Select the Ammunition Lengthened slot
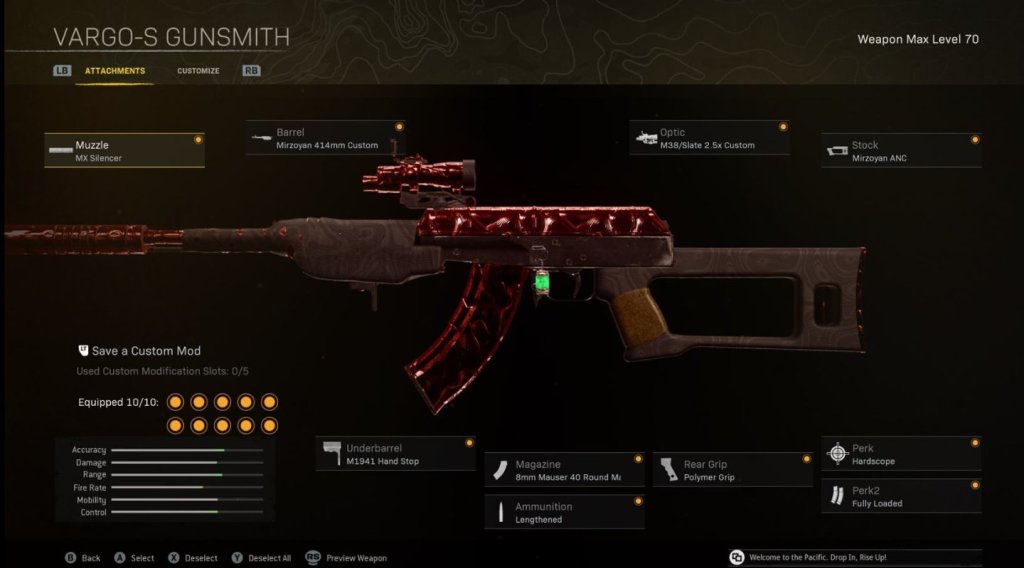 564,512
